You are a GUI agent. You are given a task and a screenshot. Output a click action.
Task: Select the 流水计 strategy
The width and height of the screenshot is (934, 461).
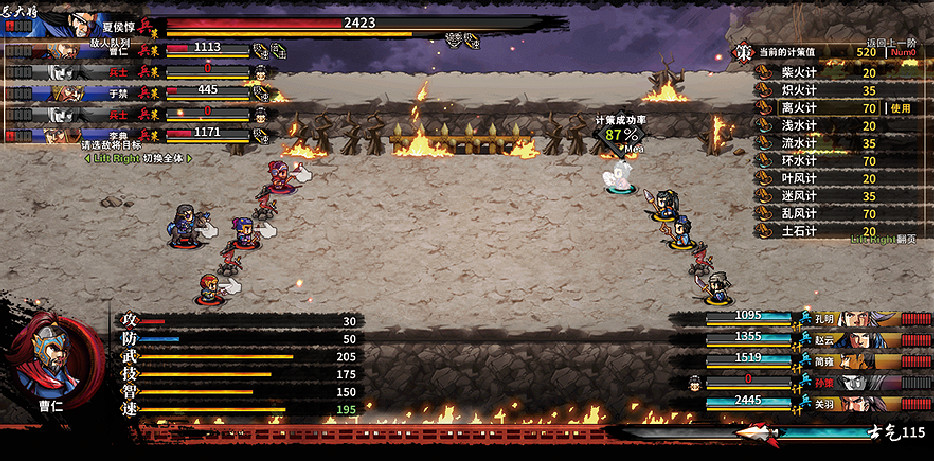pyautogui.click(x=798, y=143)
